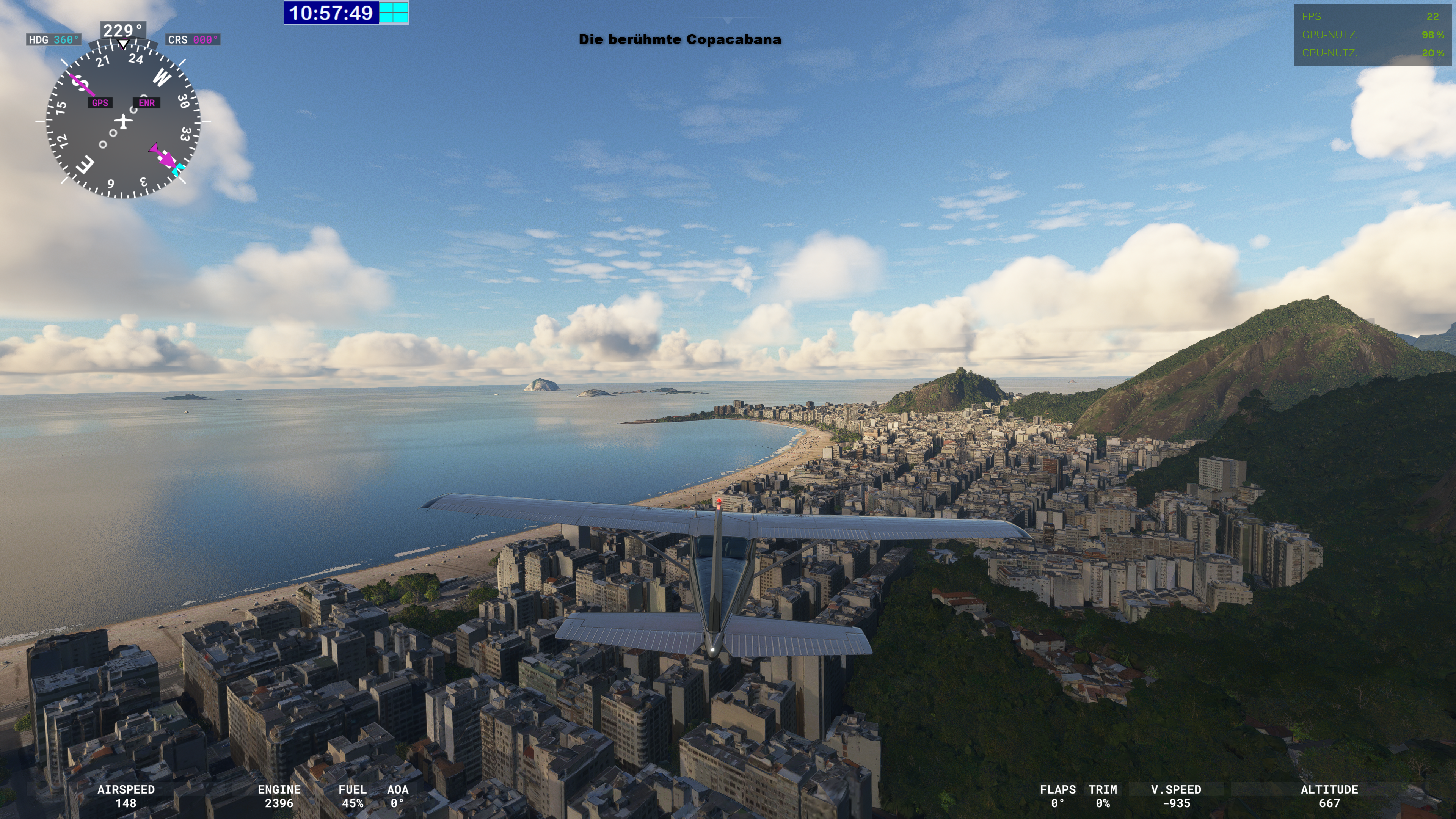Select the CRS course box
This screenshot has width=1456, height=819.
click(x=193, y=40)
